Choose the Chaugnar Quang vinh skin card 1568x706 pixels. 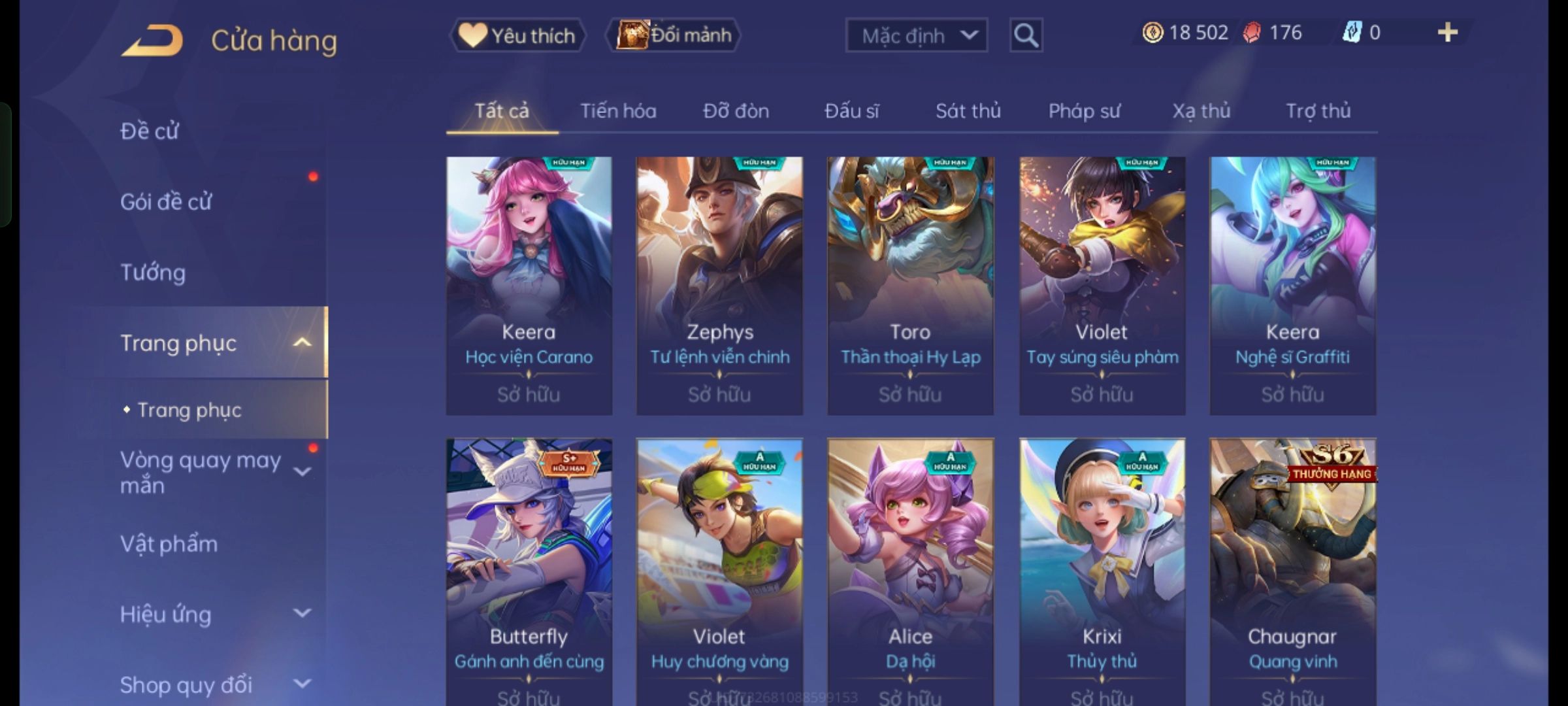[1292, 569]
